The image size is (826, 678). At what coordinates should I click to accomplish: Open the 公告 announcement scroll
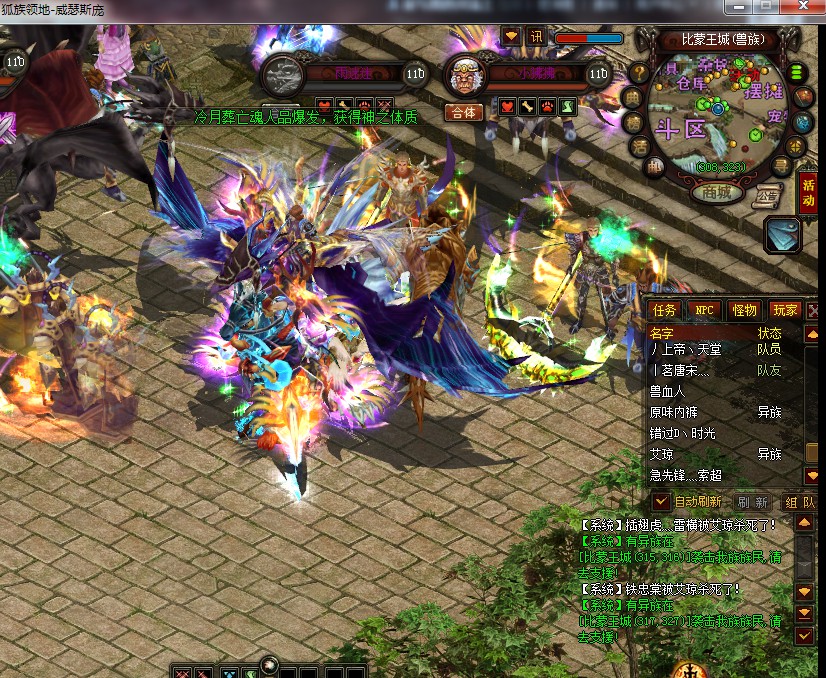(x=768, y=196)
